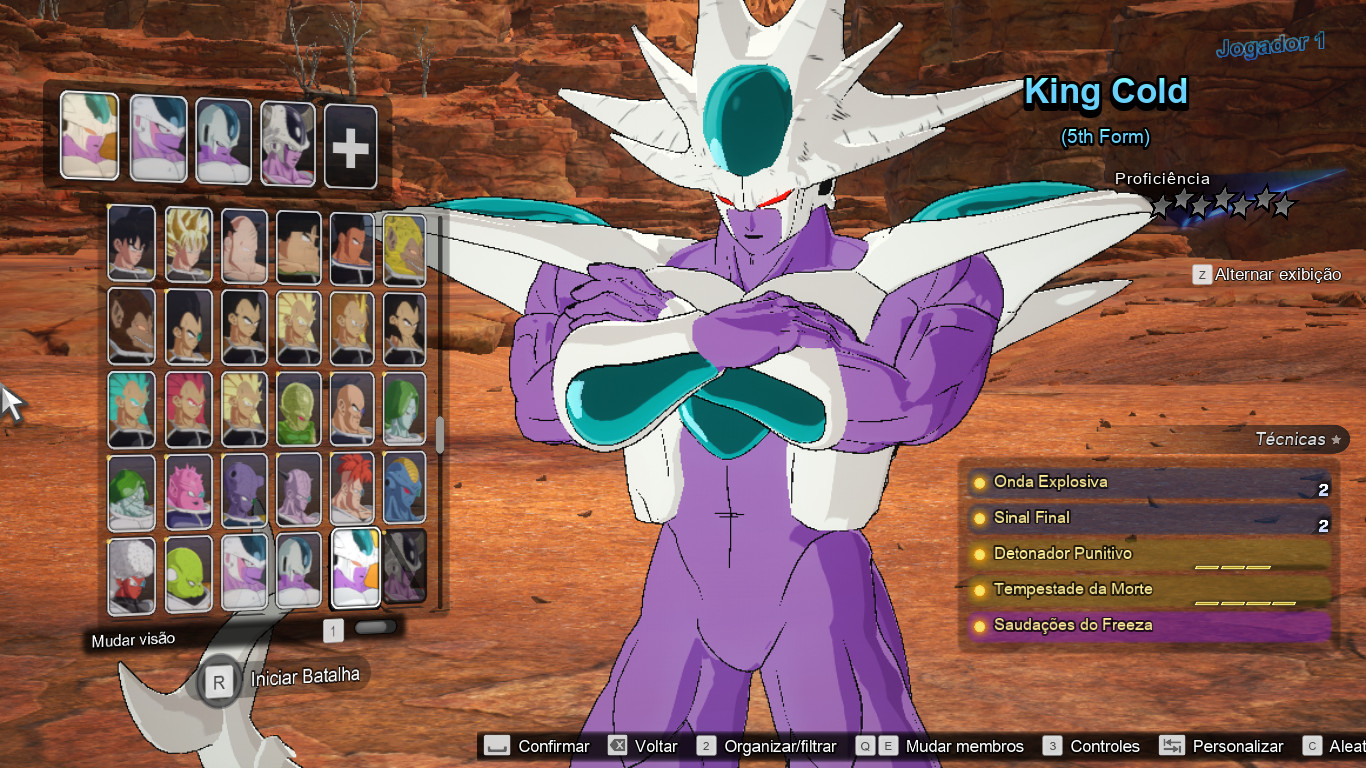Screen dimensions: 1366x768
Task: Click the roster list scrollbar handle
Action: tap(439, 435)
